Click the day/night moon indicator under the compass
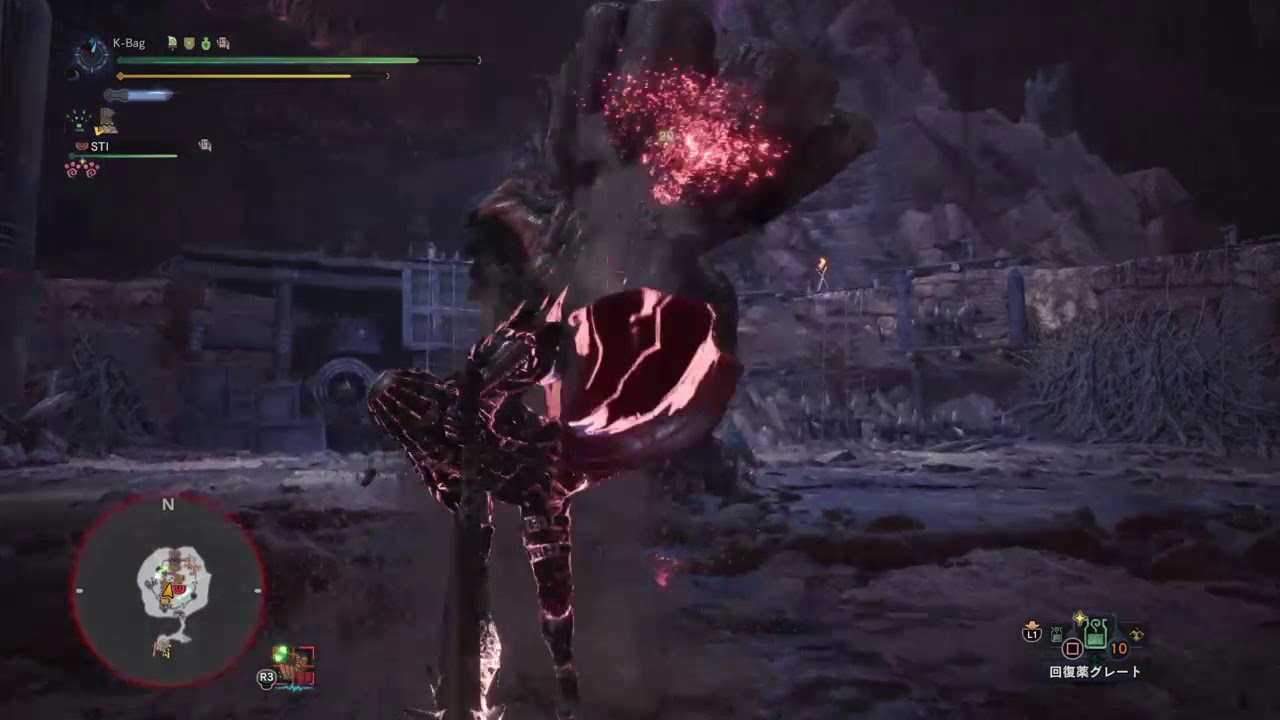 tap(72, 73)
